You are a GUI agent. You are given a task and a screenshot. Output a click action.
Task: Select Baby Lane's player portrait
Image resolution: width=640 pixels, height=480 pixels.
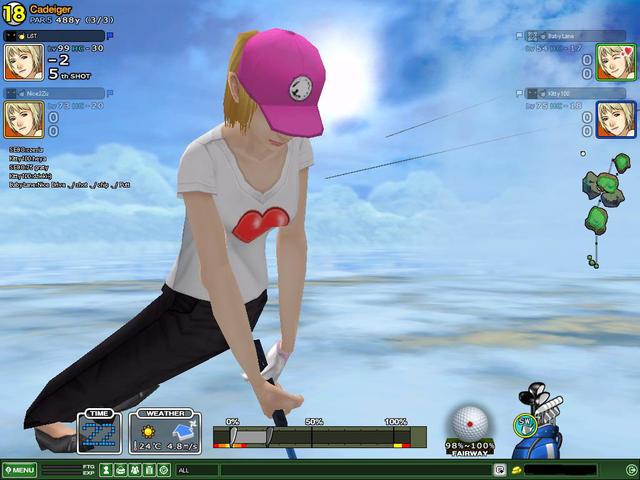617,62
